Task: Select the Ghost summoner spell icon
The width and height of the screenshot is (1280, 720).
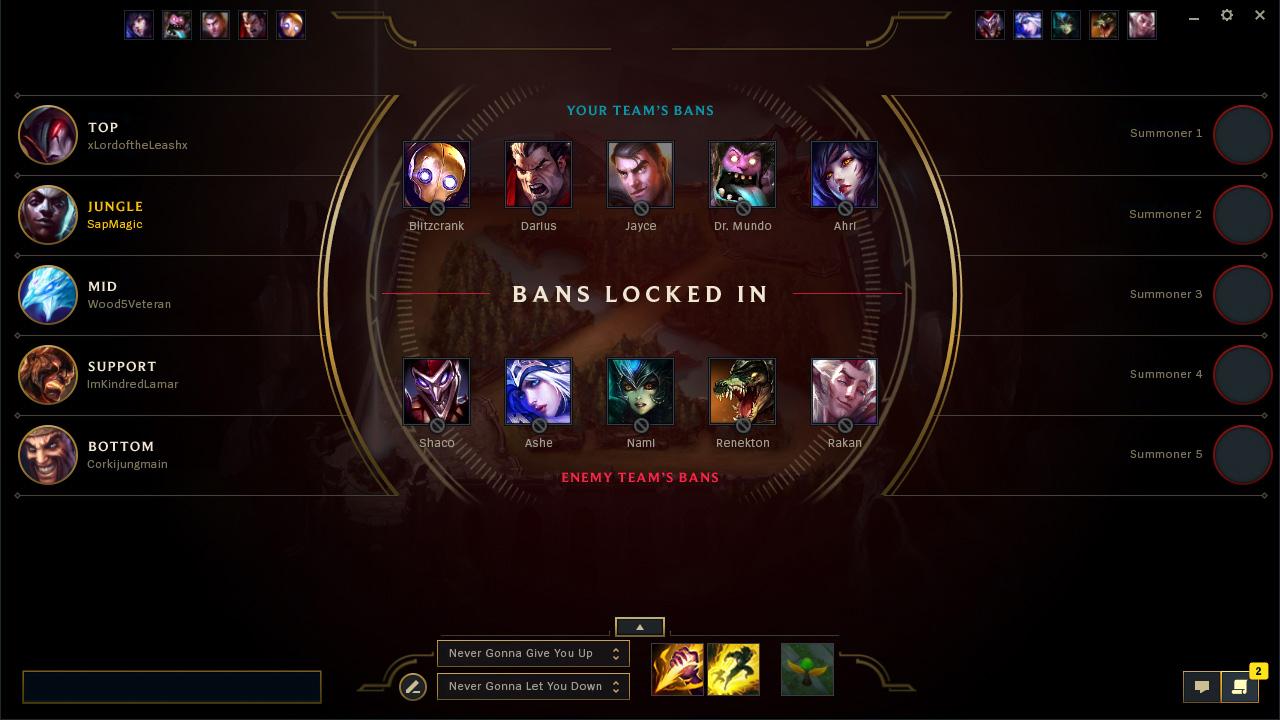Action: pos(733,669)
